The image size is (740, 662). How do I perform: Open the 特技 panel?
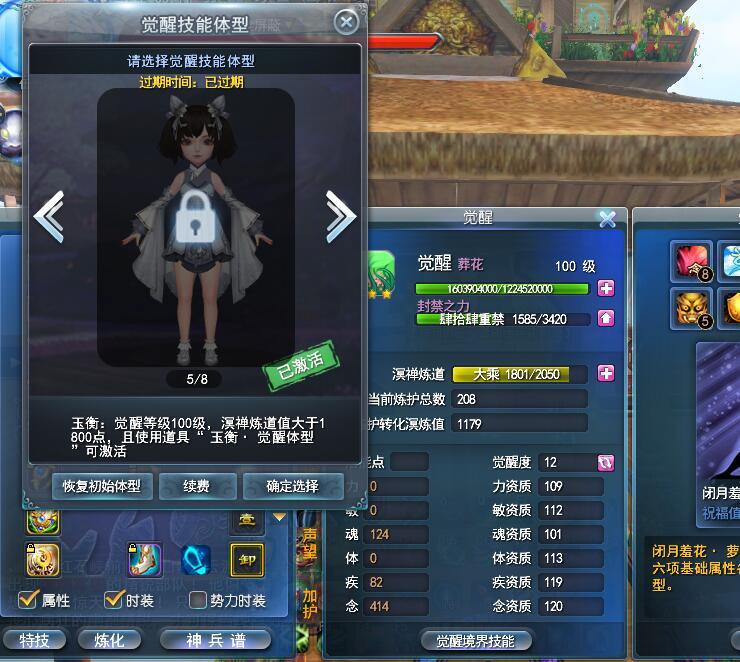click(x=34, y=640)
